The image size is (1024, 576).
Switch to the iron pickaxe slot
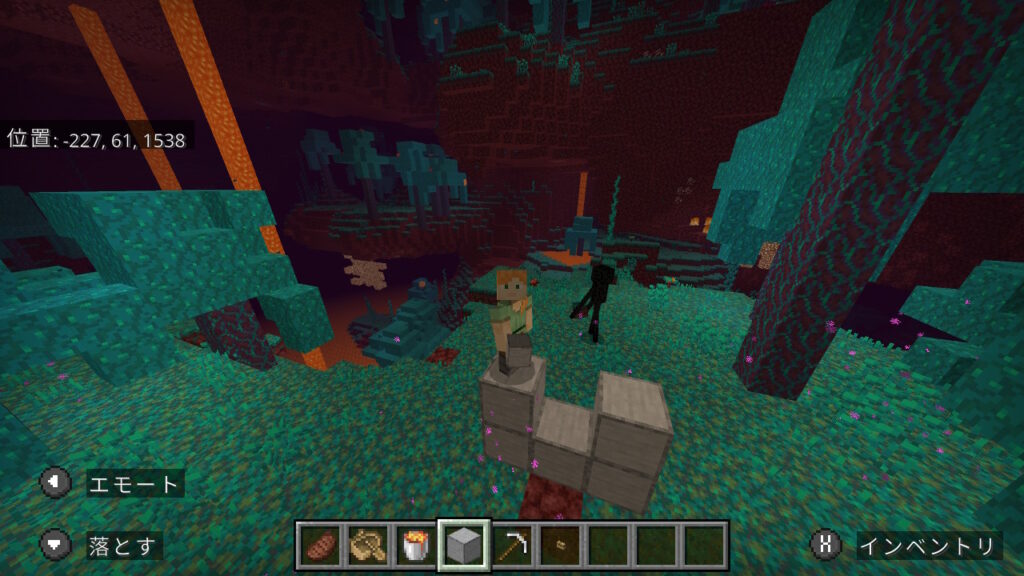513,545
